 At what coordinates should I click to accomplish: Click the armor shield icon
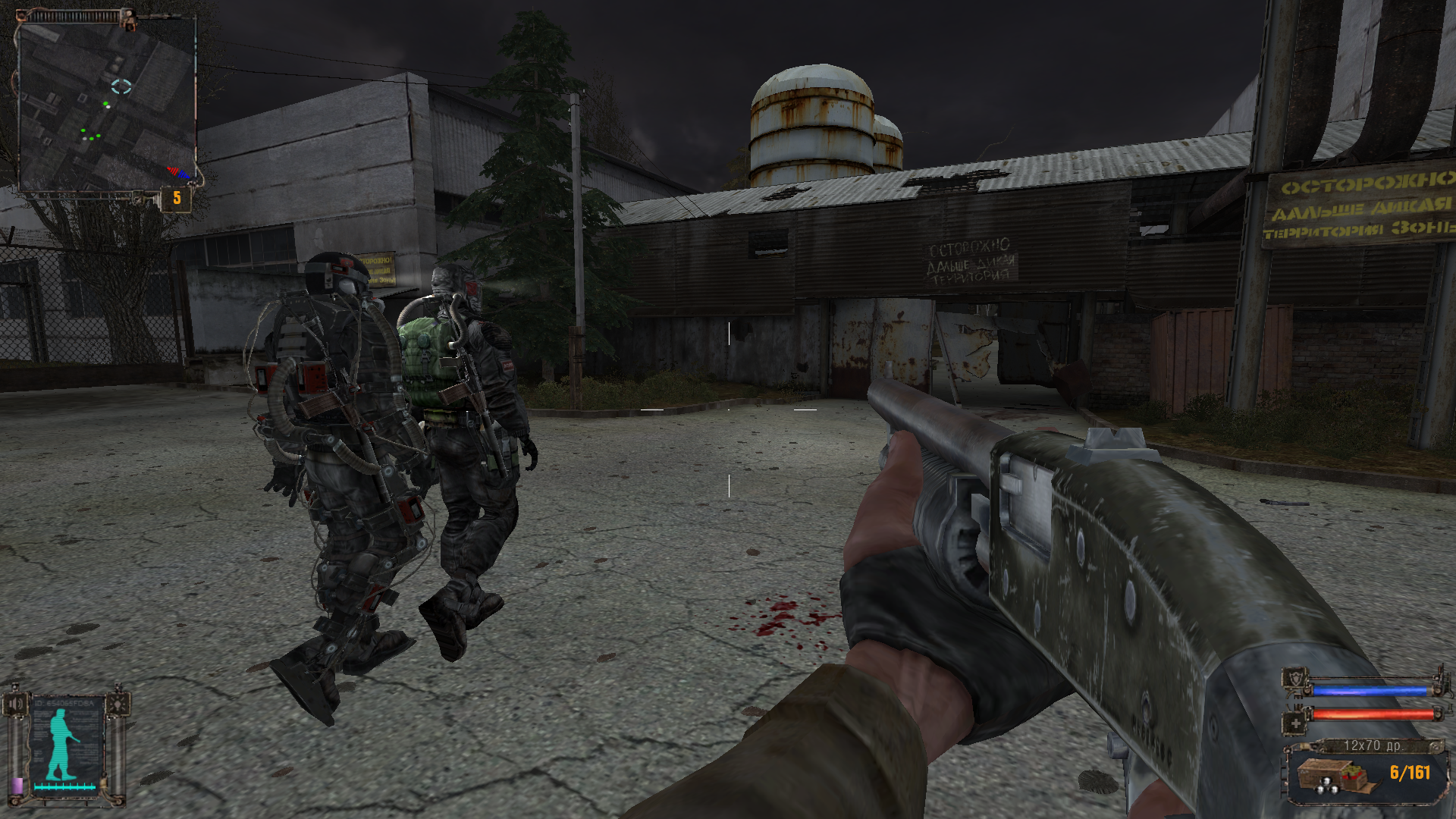[1296, 679]
